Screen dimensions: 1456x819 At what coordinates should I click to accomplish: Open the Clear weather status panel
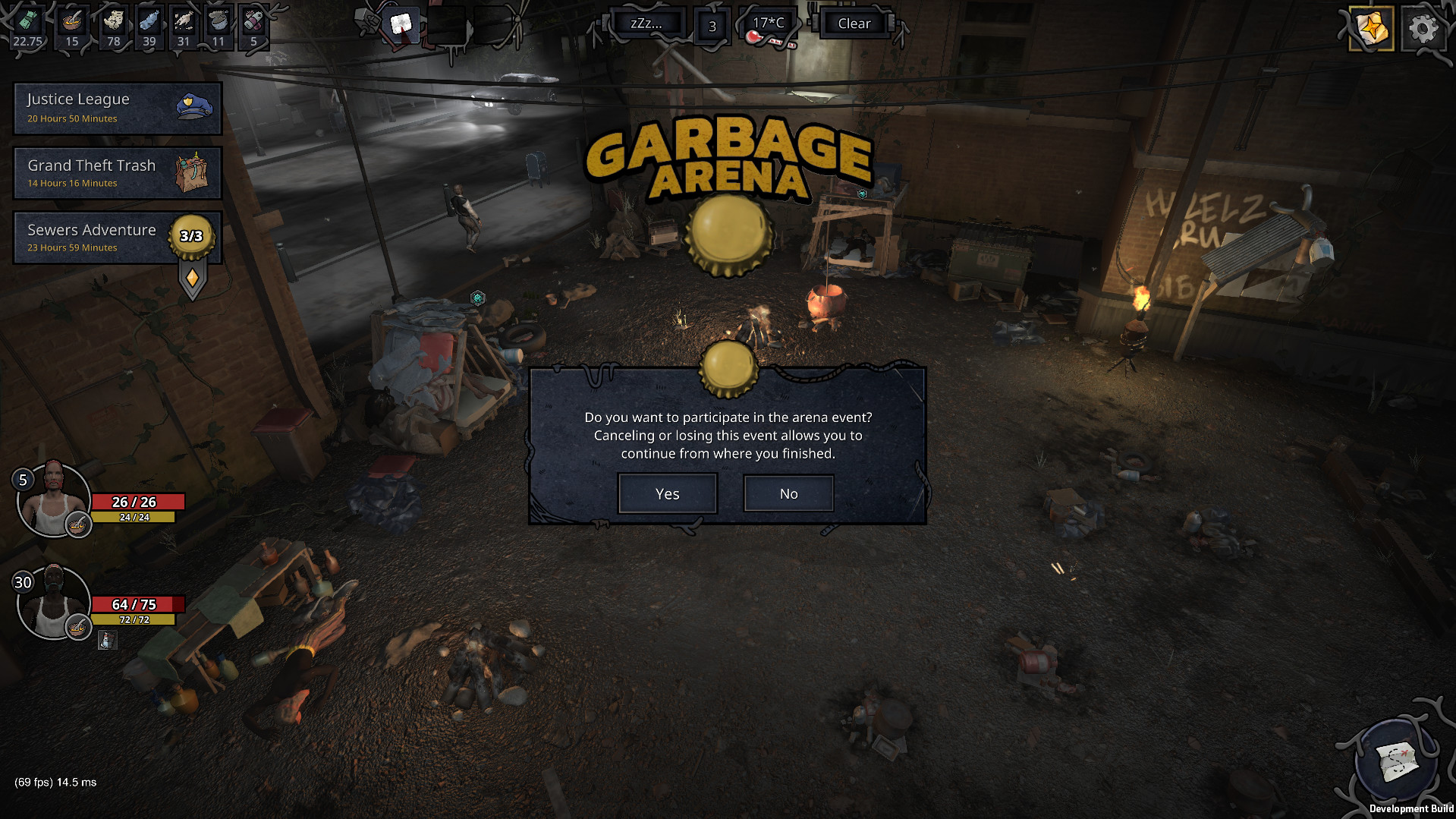tap(854, 23)
